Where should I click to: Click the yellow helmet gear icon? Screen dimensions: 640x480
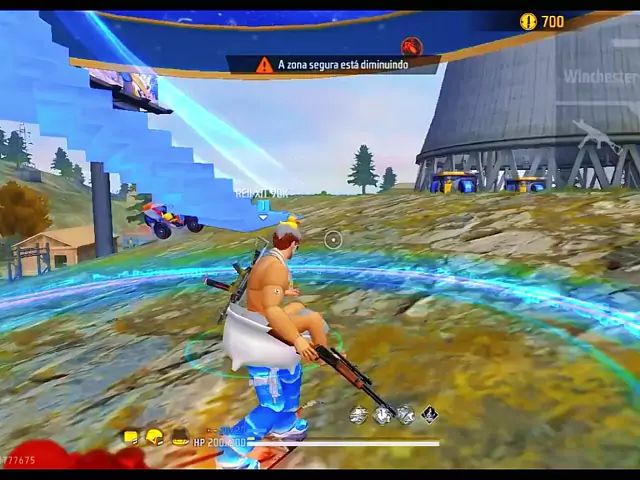(154, 437)
